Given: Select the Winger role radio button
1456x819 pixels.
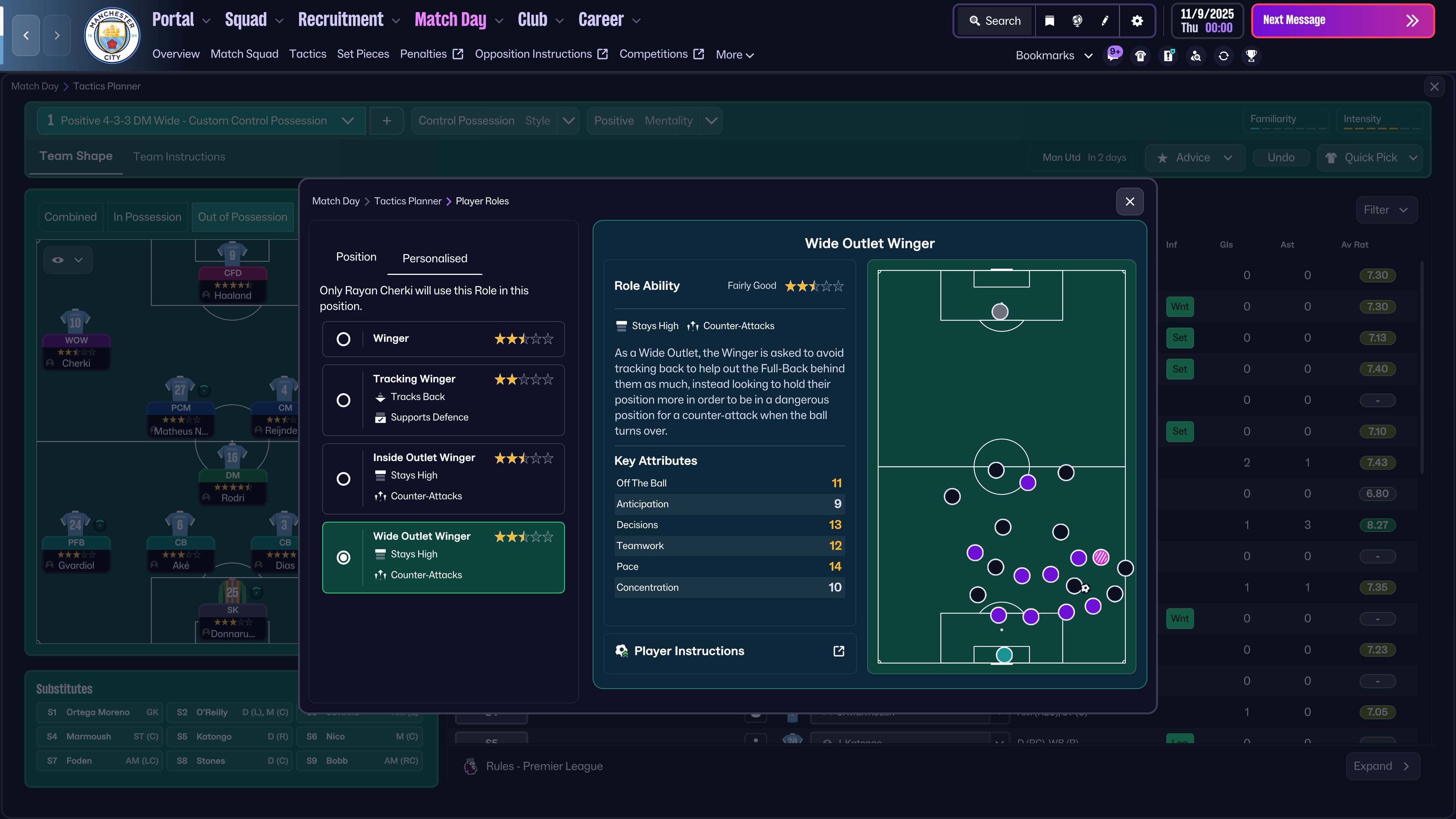Looking at the screenshot, I should (344, 339).
